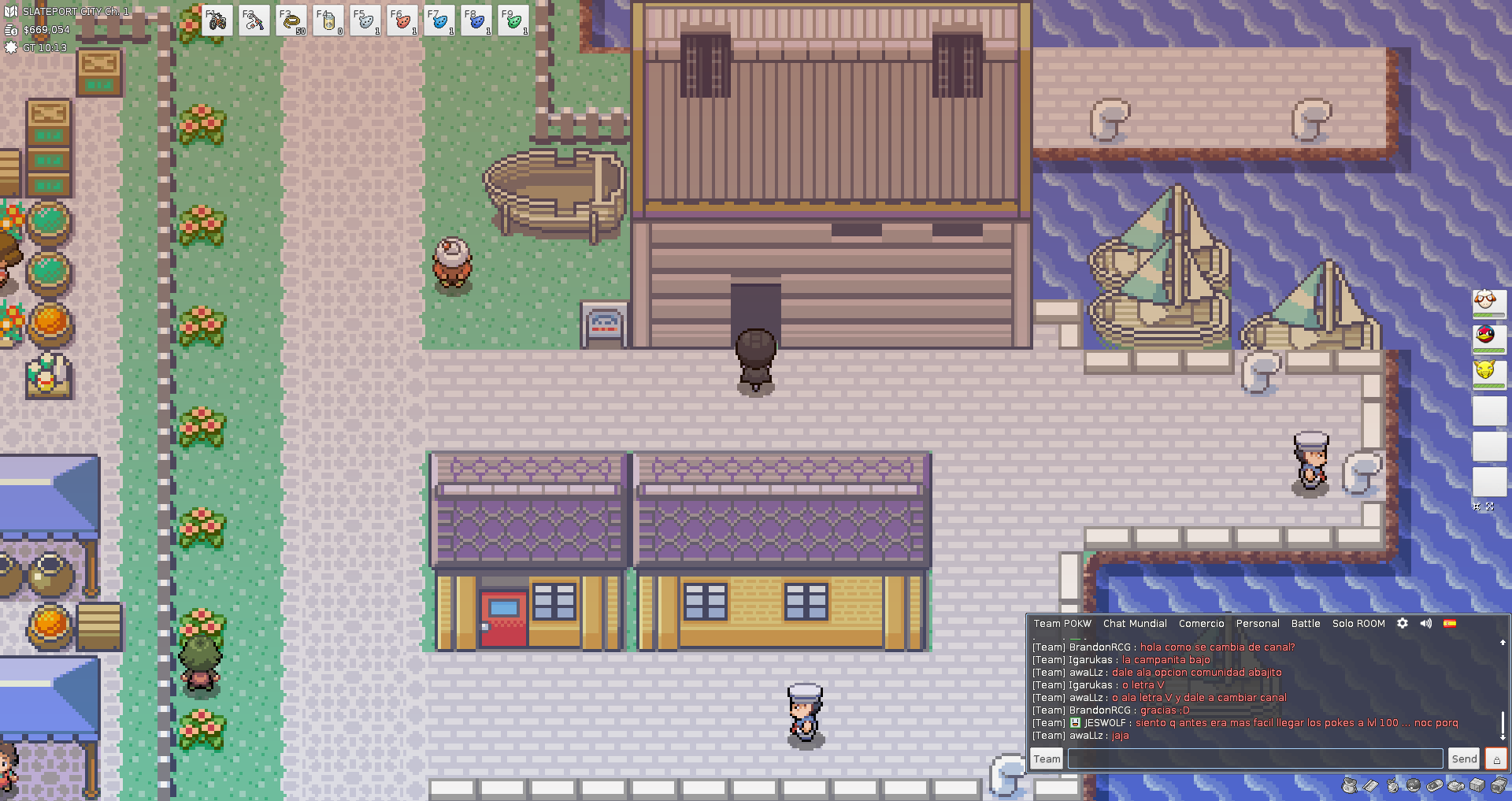Switch to the Personal chat tab
Viewport: 1512px width, 801px height.
(x=1258, y=623)
